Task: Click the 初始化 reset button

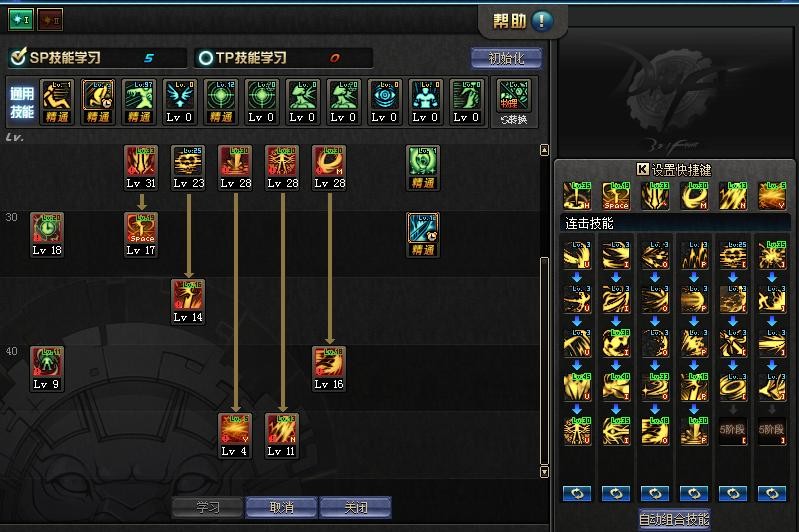Action: coord(505,58)
